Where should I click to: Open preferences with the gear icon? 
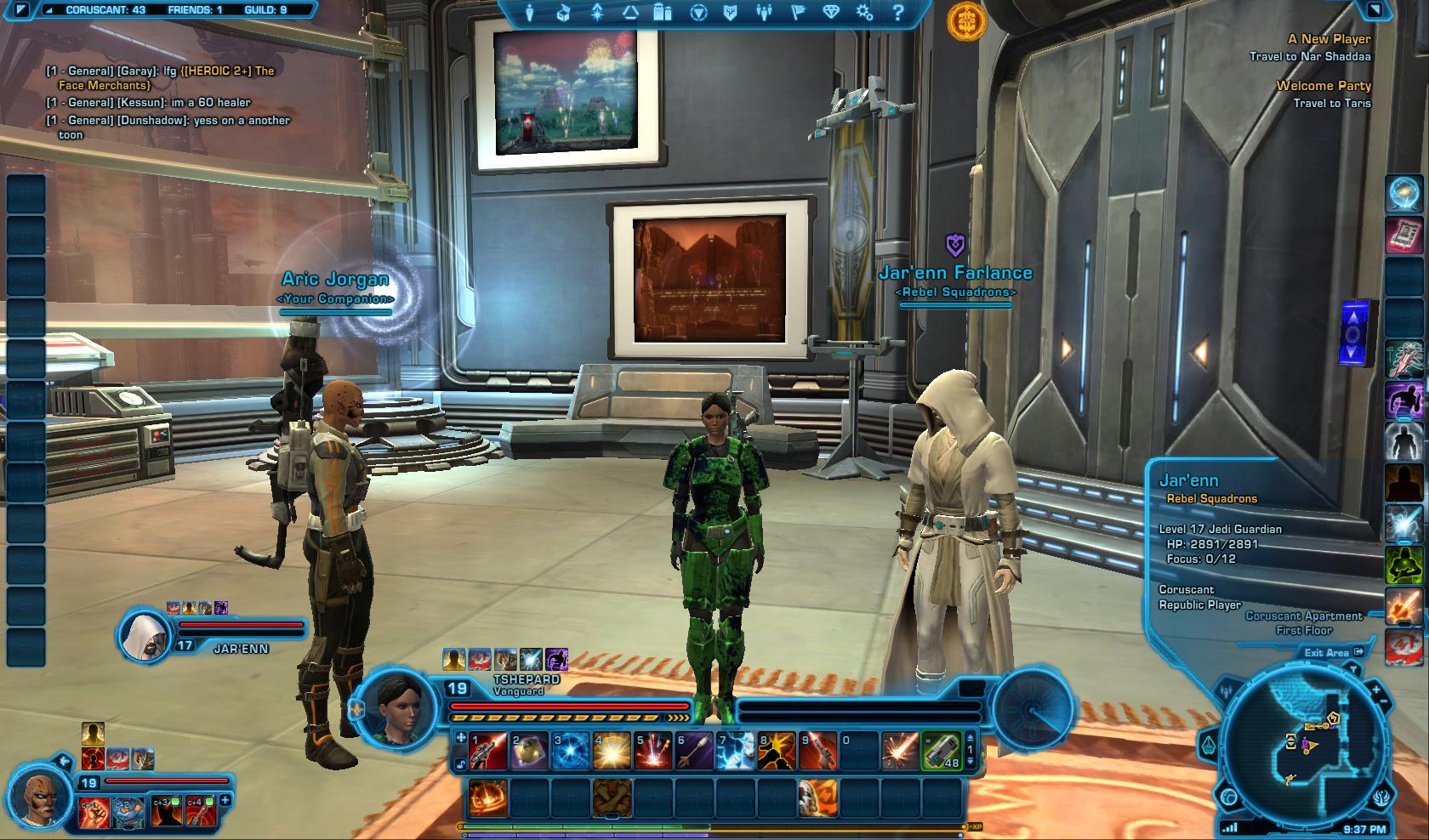(x=865, y=13)
